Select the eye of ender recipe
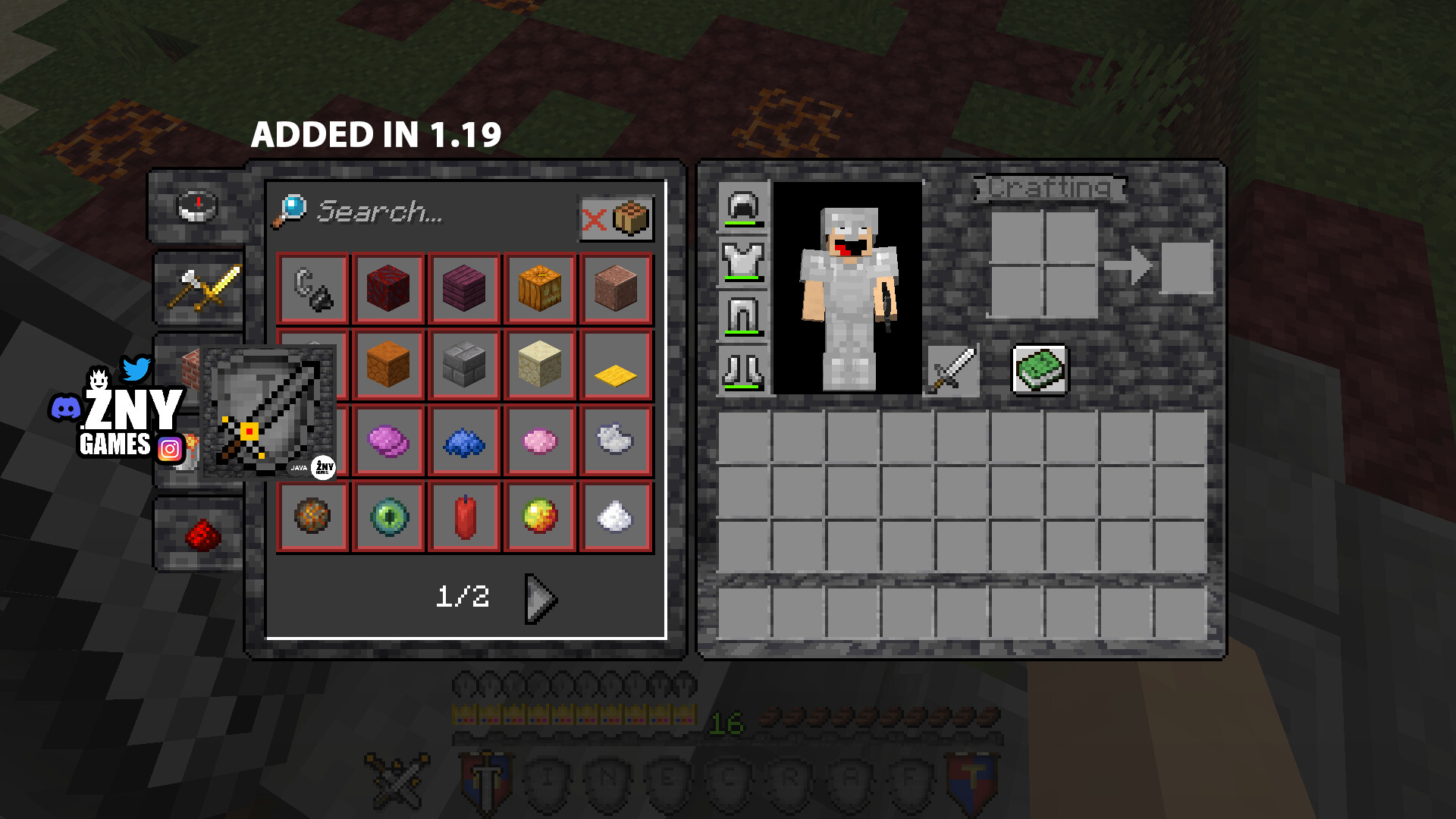 388,517
